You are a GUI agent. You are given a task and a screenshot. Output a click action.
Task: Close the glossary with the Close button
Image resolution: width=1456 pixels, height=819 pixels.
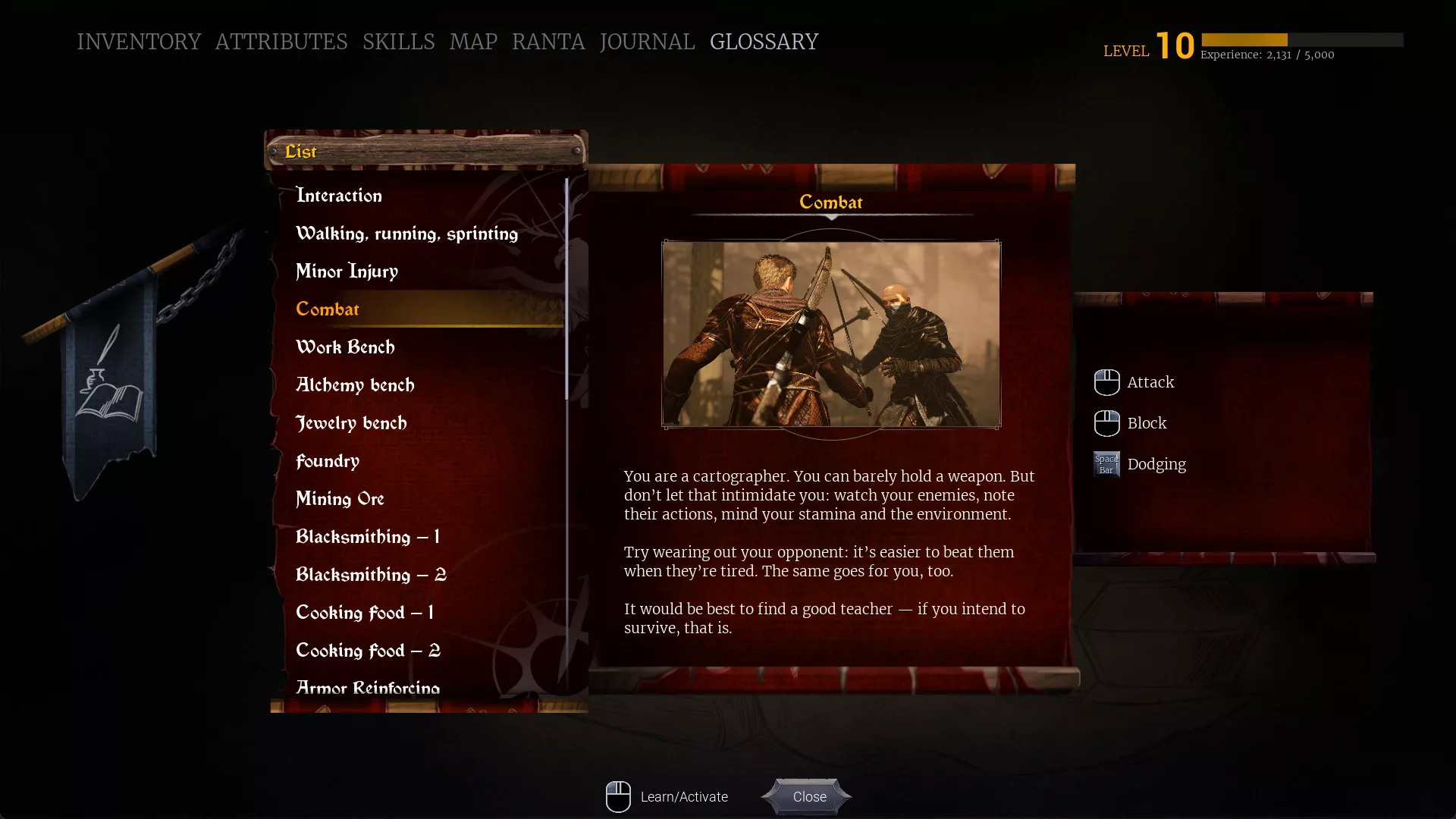(x=808, y=797)
